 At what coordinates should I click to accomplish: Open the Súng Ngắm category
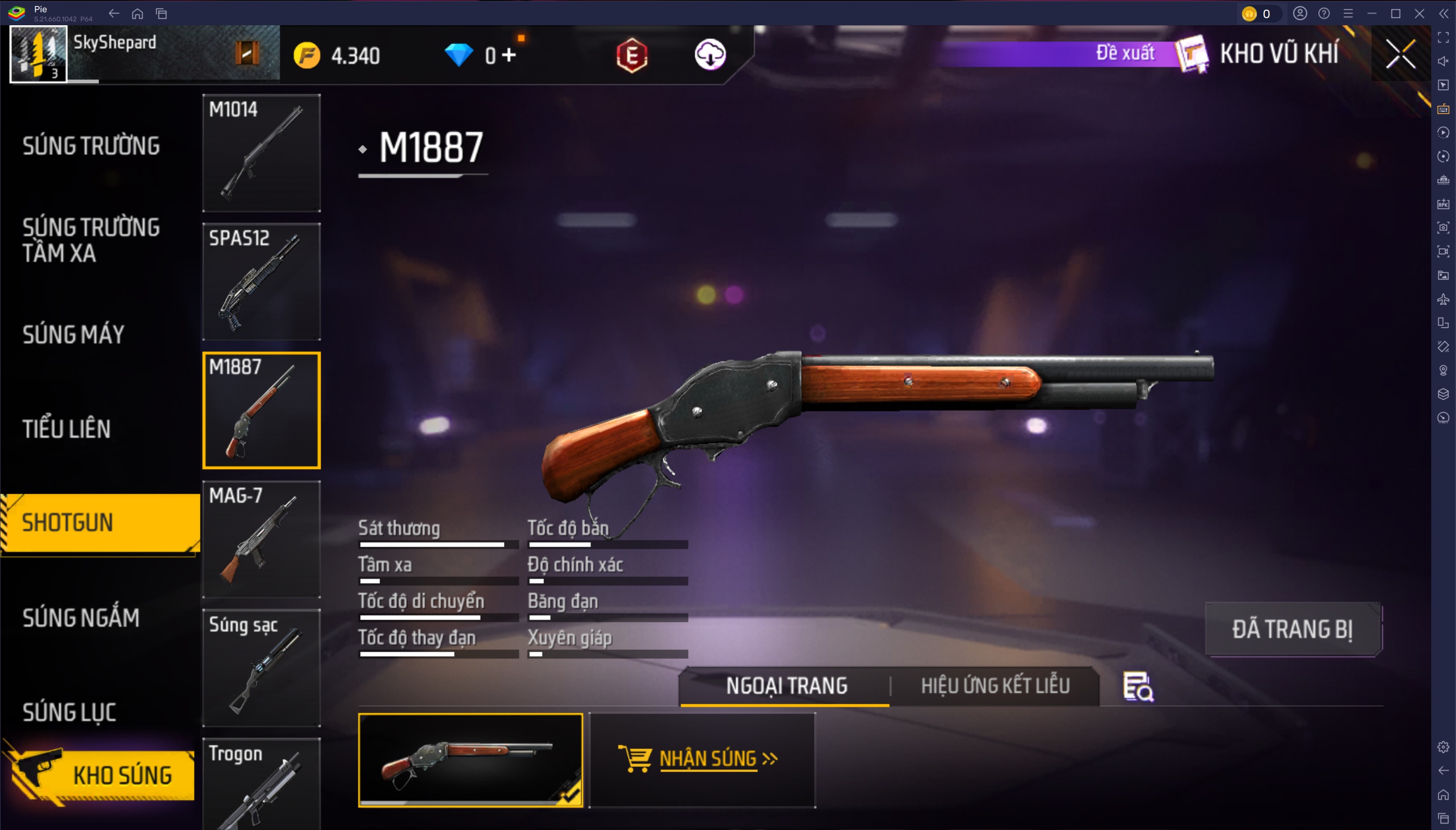click(81, 618)
